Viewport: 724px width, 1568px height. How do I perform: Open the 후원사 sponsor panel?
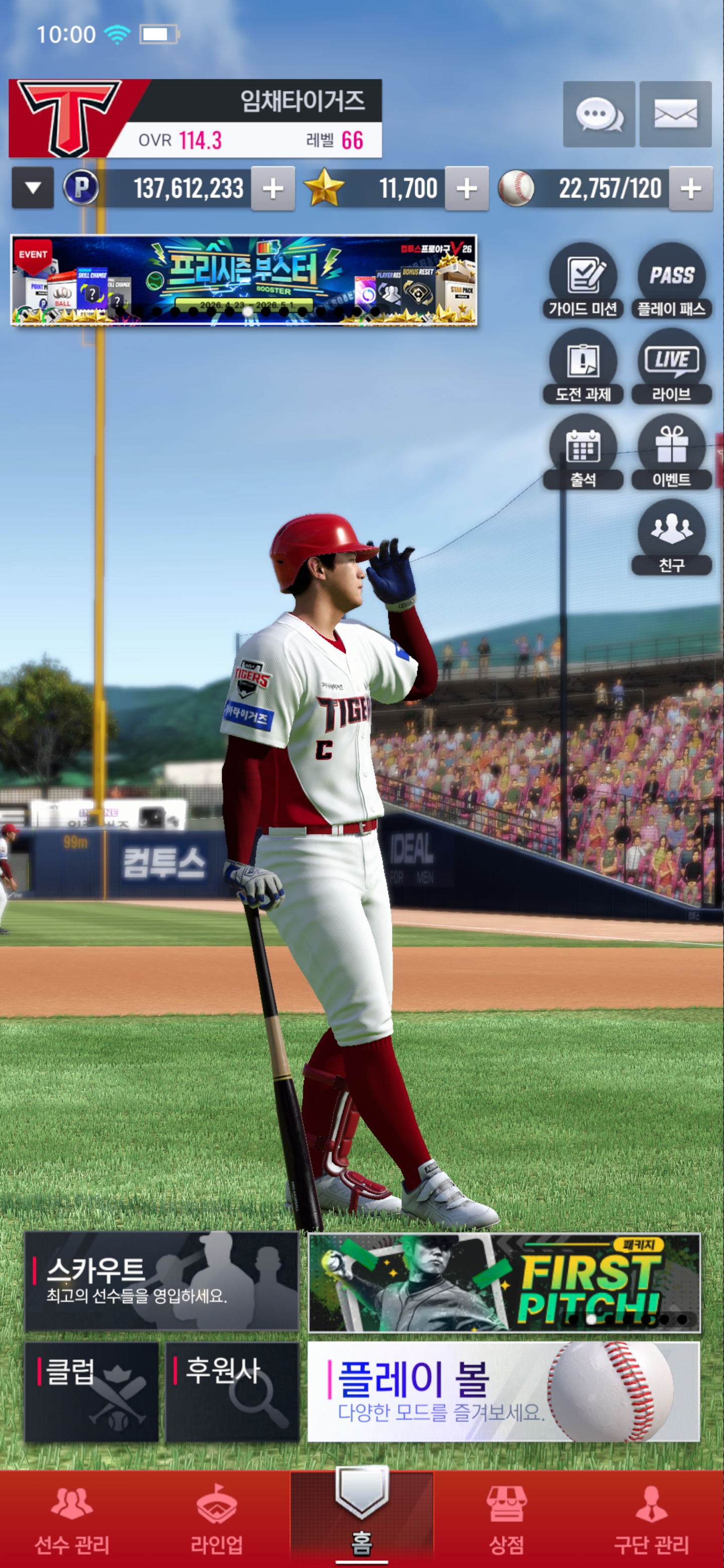tap(232, 1392)
